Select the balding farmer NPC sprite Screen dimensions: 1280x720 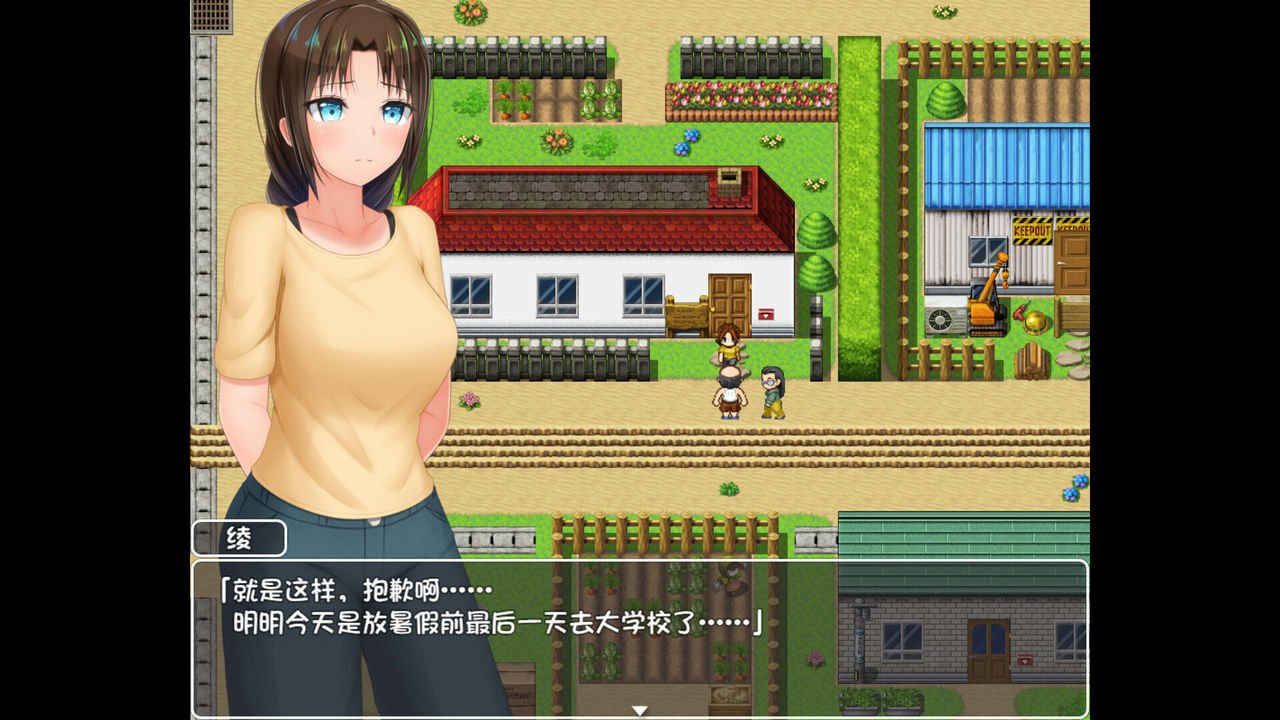[731, 394]
